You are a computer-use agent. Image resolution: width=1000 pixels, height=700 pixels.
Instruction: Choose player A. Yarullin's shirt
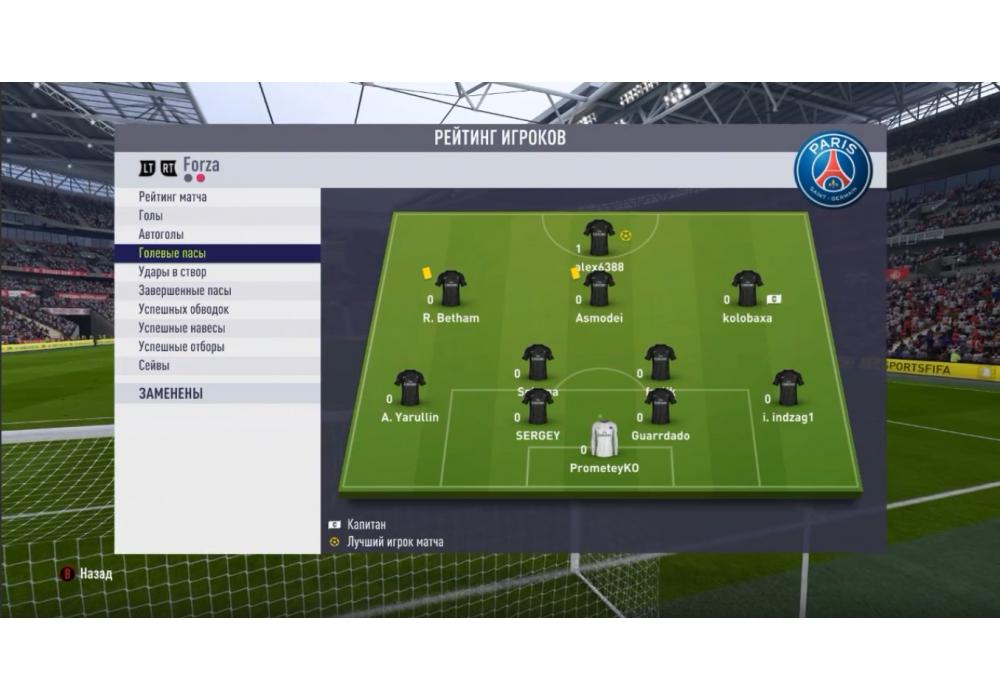tap(410, 388)
